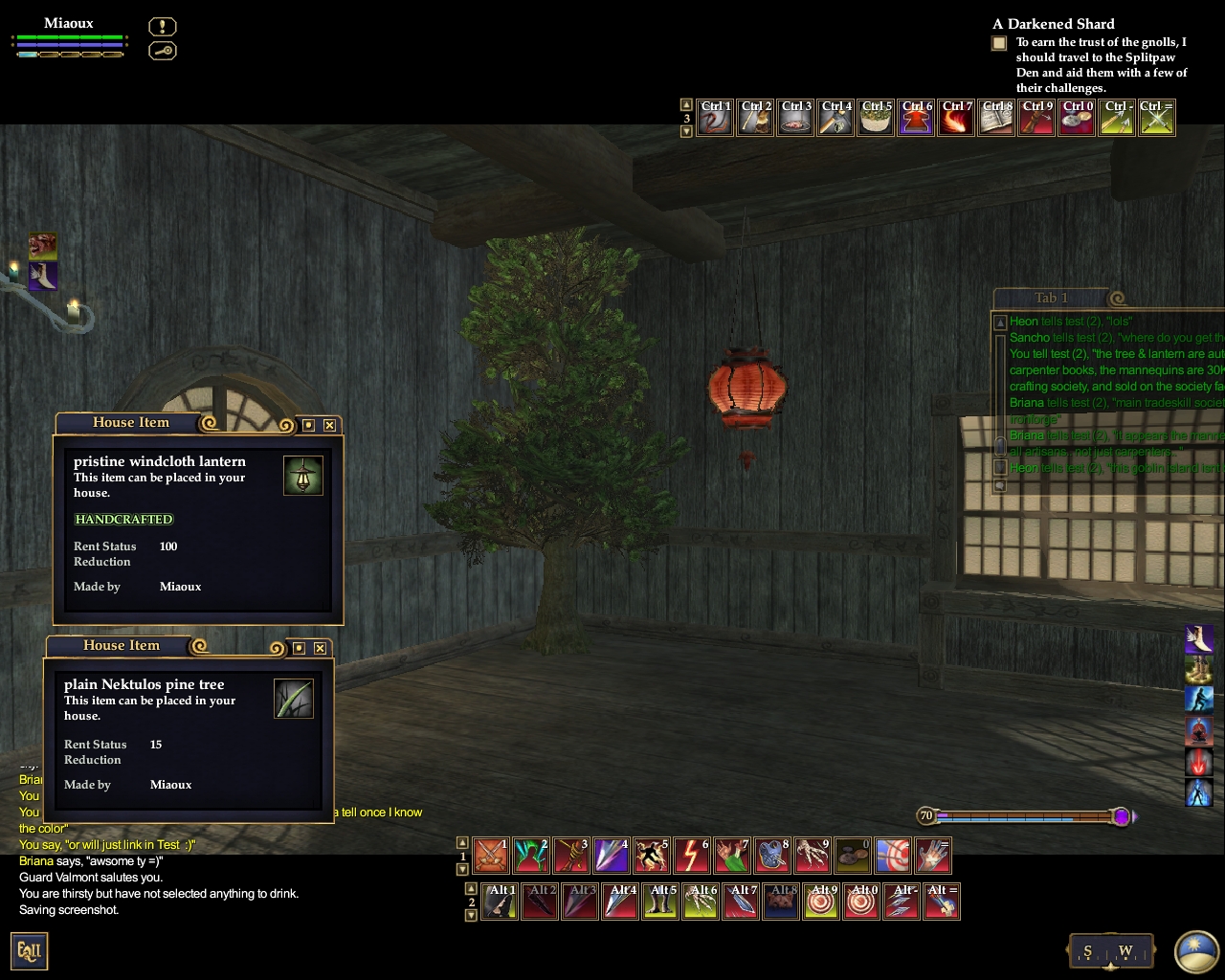Activate the blue chestplate ability in slot 8
This screenshot has width=1225, height=980.
click(x=772, y=856)
